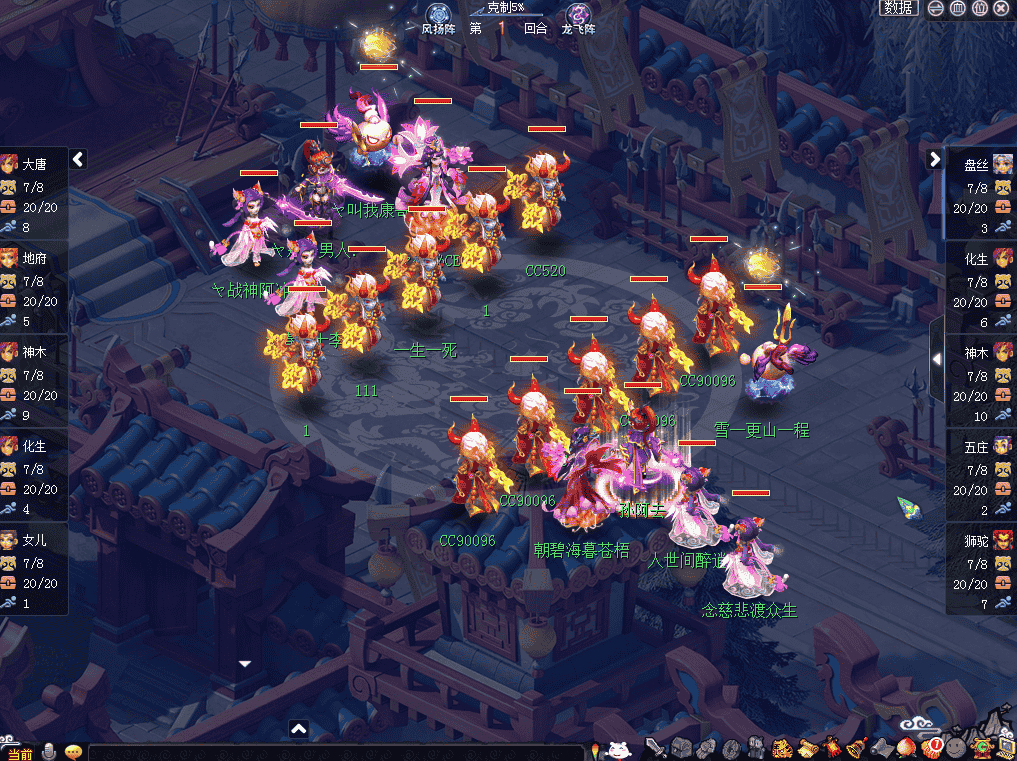This screenshot has width=1017, height=761.
Task: Select the 地府 team member entry
Action: point(34,282)
